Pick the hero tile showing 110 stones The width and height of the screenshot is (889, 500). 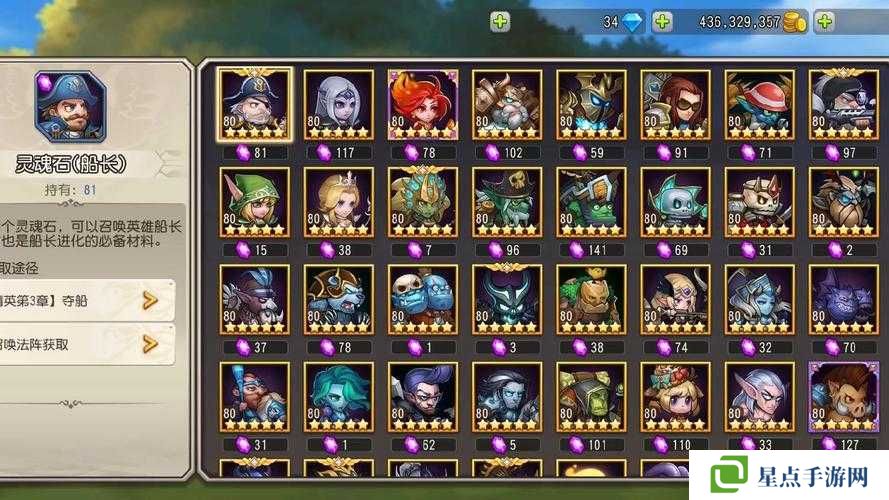click(x=675, y=396)
